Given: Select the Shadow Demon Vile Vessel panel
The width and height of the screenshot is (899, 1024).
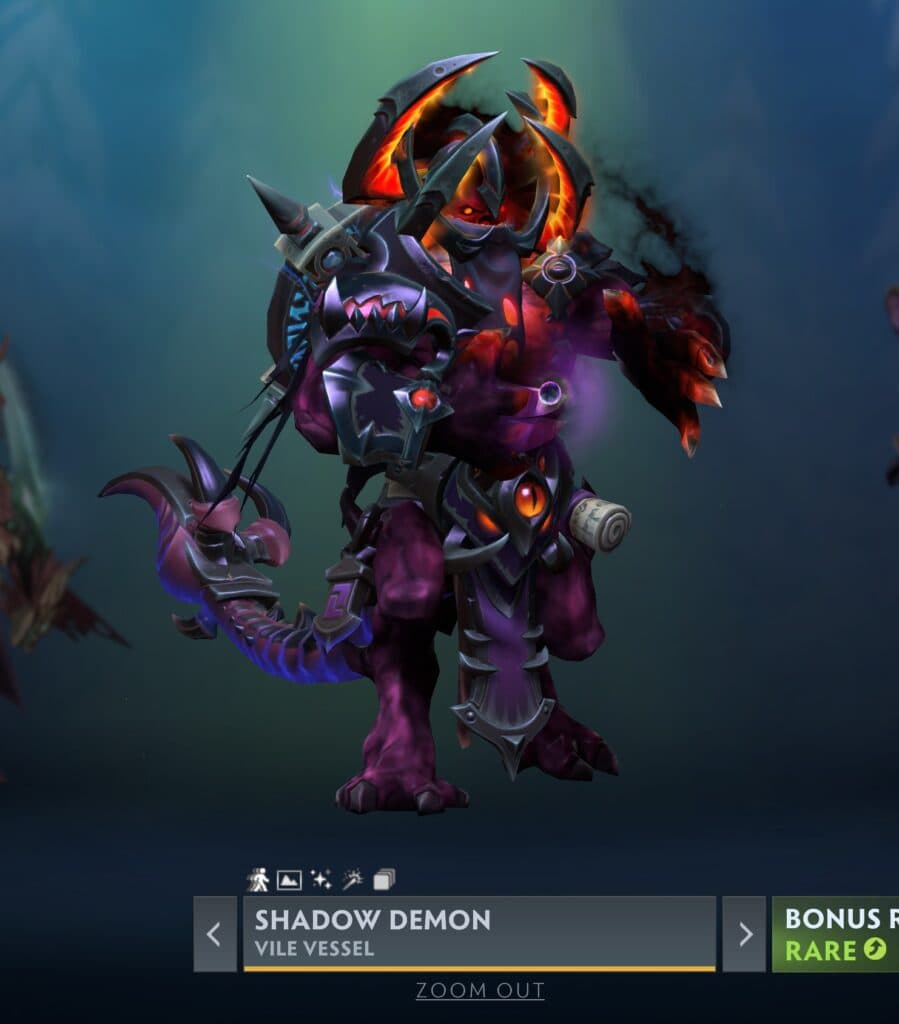Looking at the screenshot, I should [479, 934].
